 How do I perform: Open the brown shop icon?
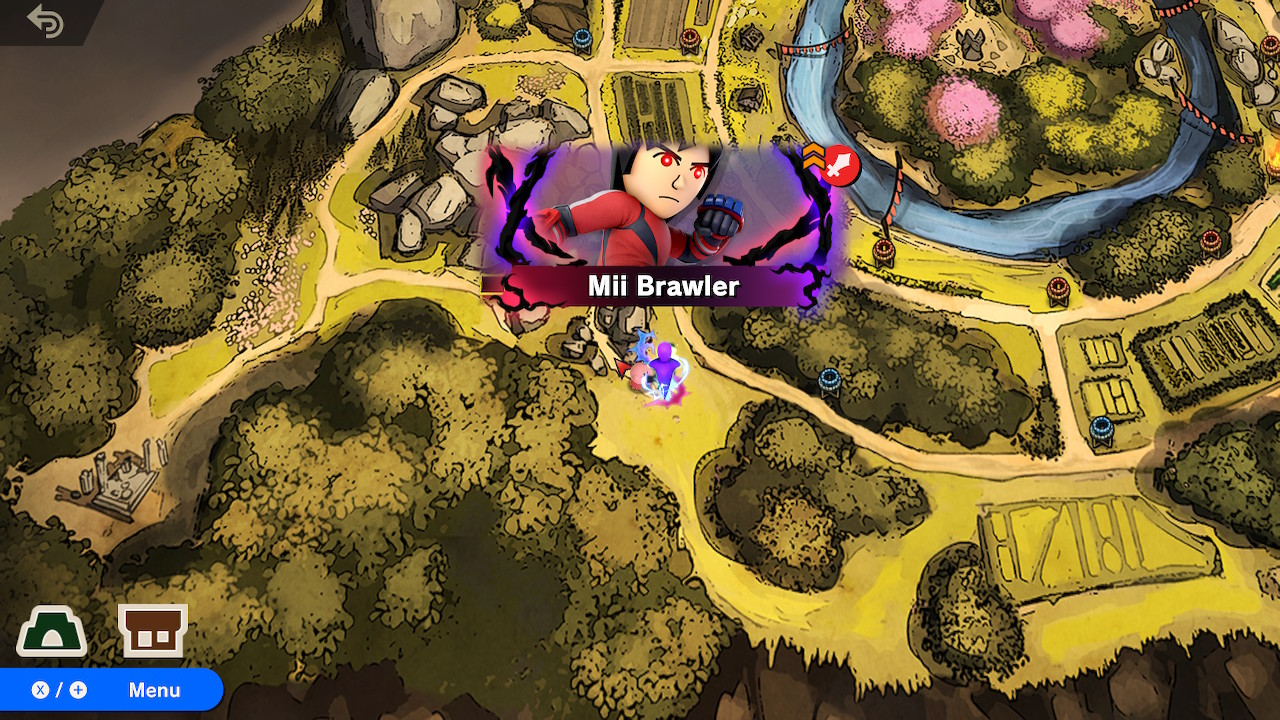tap(152, 630)
